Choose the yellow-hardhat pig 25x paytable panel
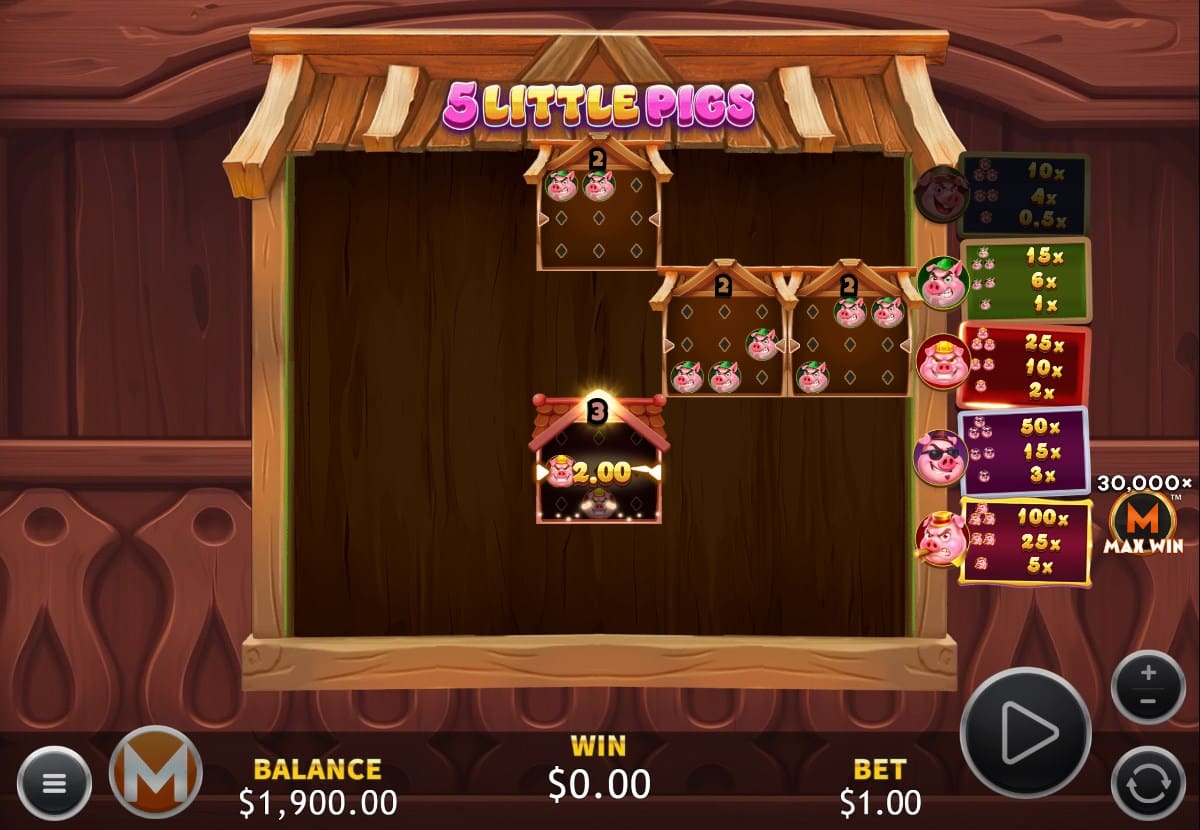 [1024, 365]
